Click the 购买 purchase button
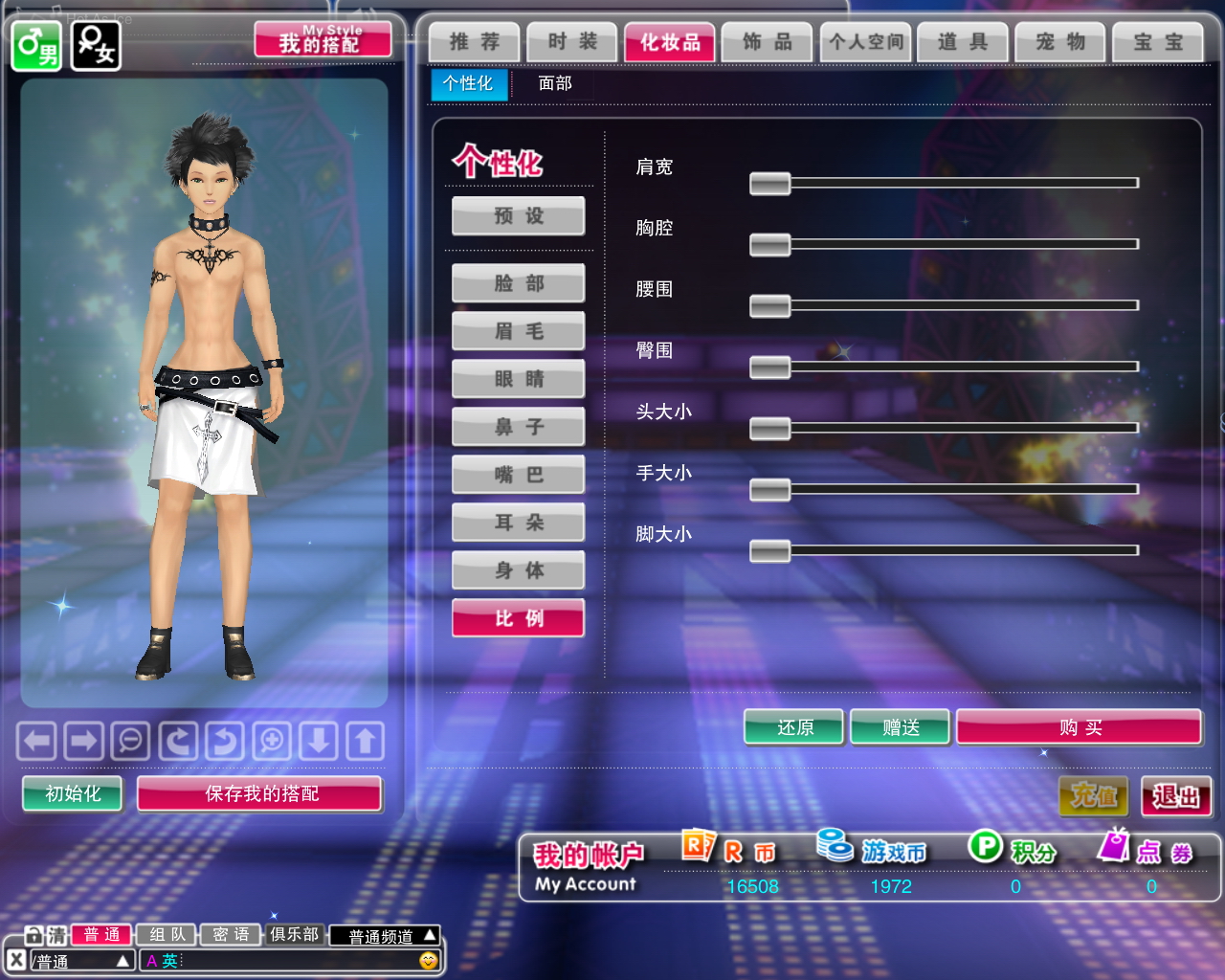Viewport: 1225px width, 980px height. coord(1079,727)
